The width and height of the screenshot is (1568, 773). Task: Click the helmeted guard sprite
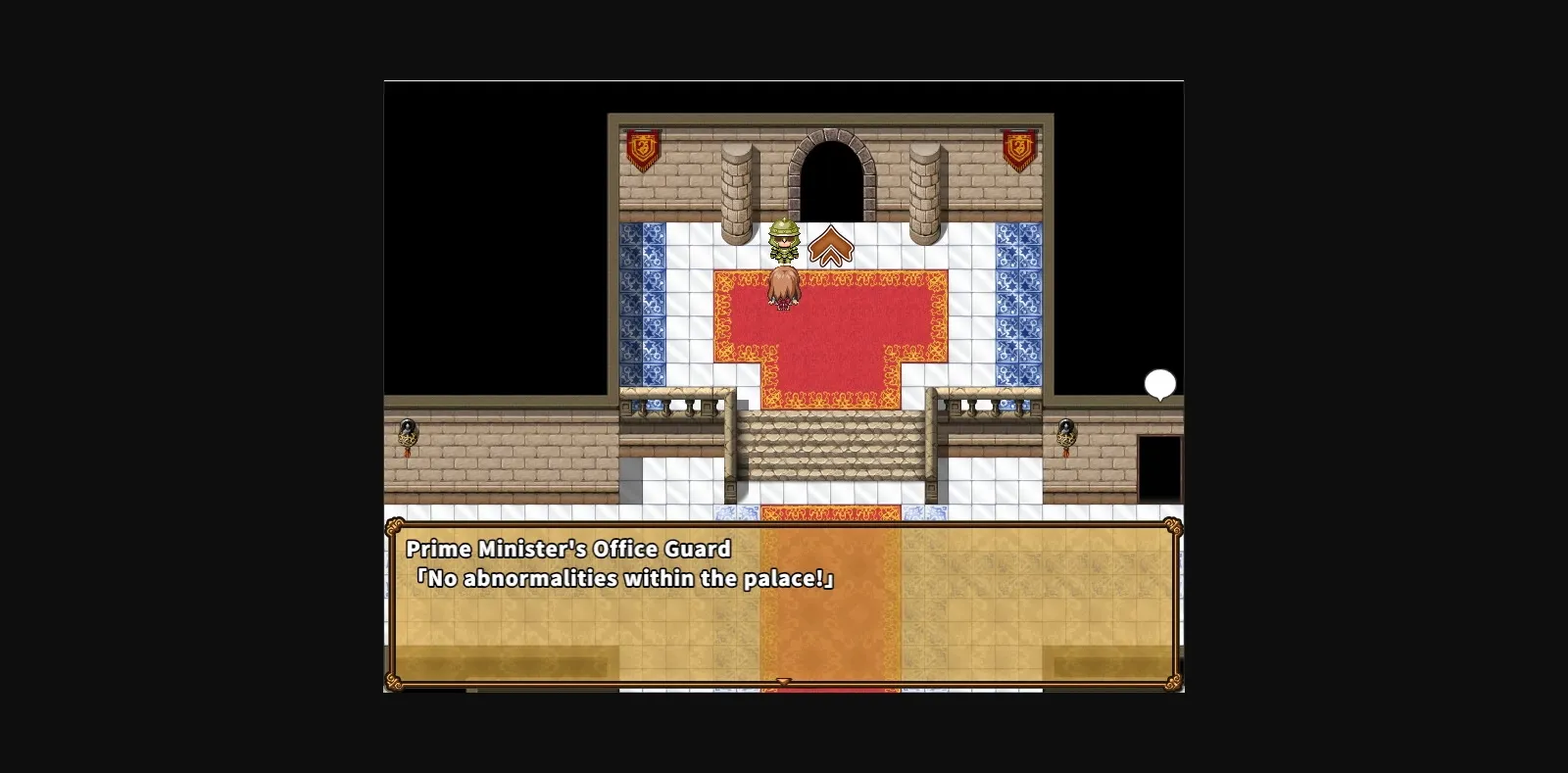coord(784,242)
